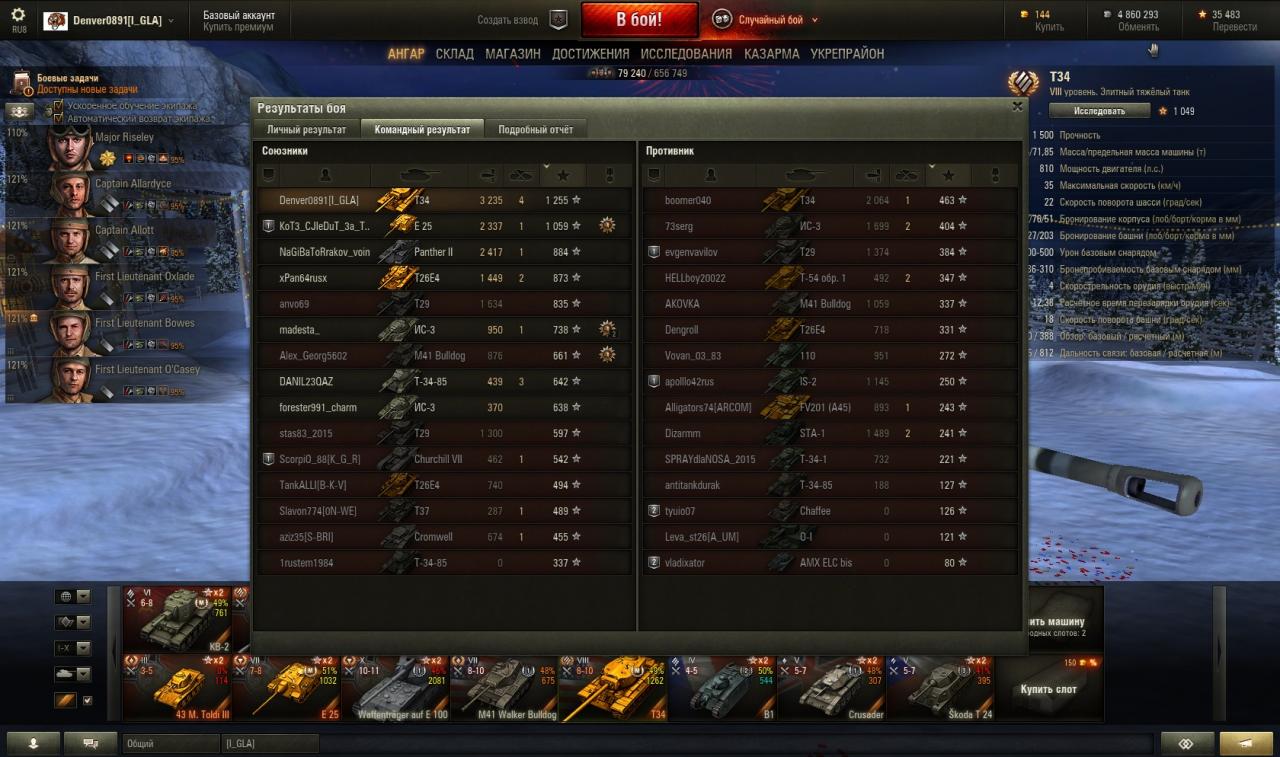The height and width of the screenshot is (757, 1280).
Task: Select player row KoT3_CJIeDuT_3a_T in allies list
Action: (x=324, y=226)
